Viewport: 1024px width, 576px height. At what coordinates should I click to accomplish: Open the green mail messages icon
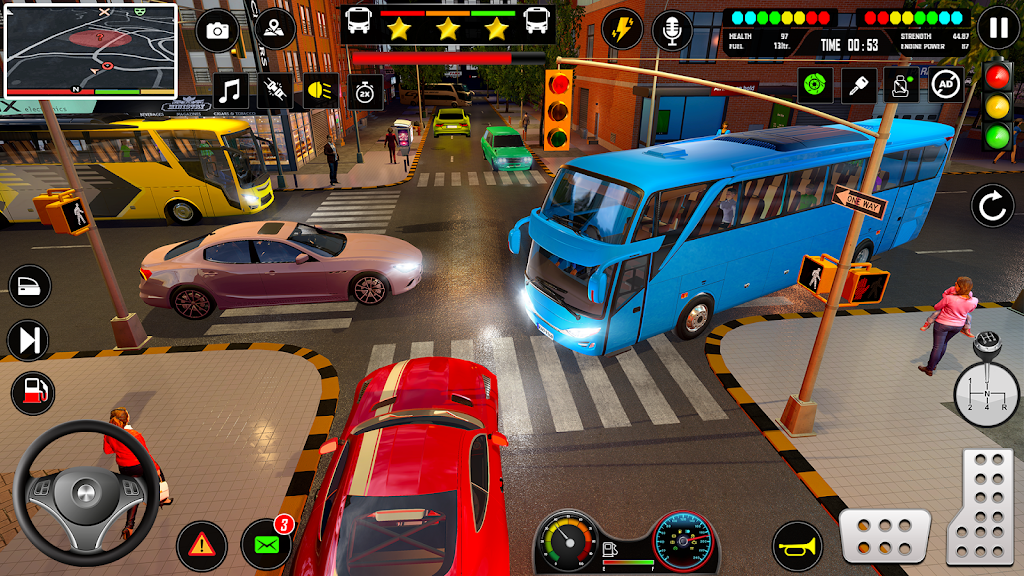point(267,546)
